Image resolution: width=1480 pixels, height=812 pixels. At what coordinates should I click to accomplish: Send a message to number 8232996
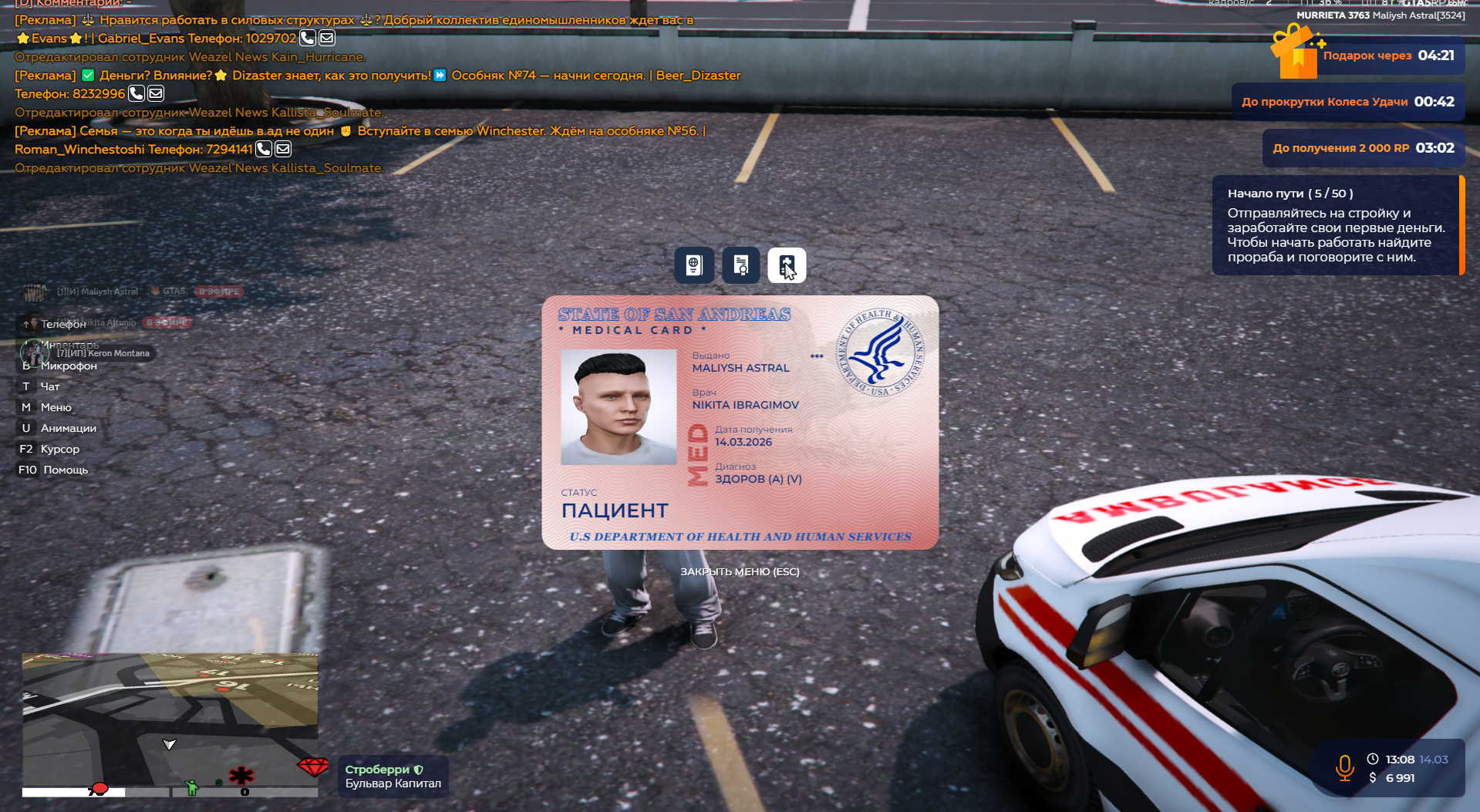[x=156, y=93]
